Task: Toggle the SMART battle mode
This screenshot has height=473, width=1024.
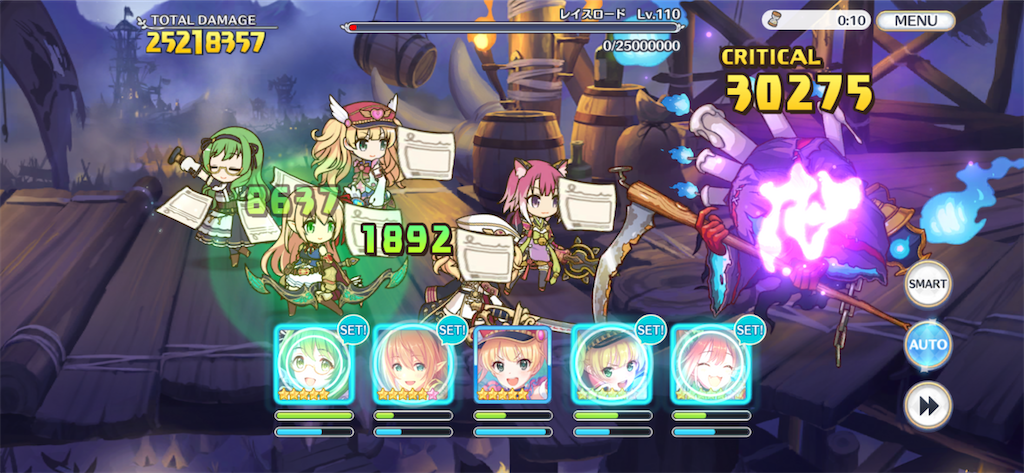Action: click(927, 284)
